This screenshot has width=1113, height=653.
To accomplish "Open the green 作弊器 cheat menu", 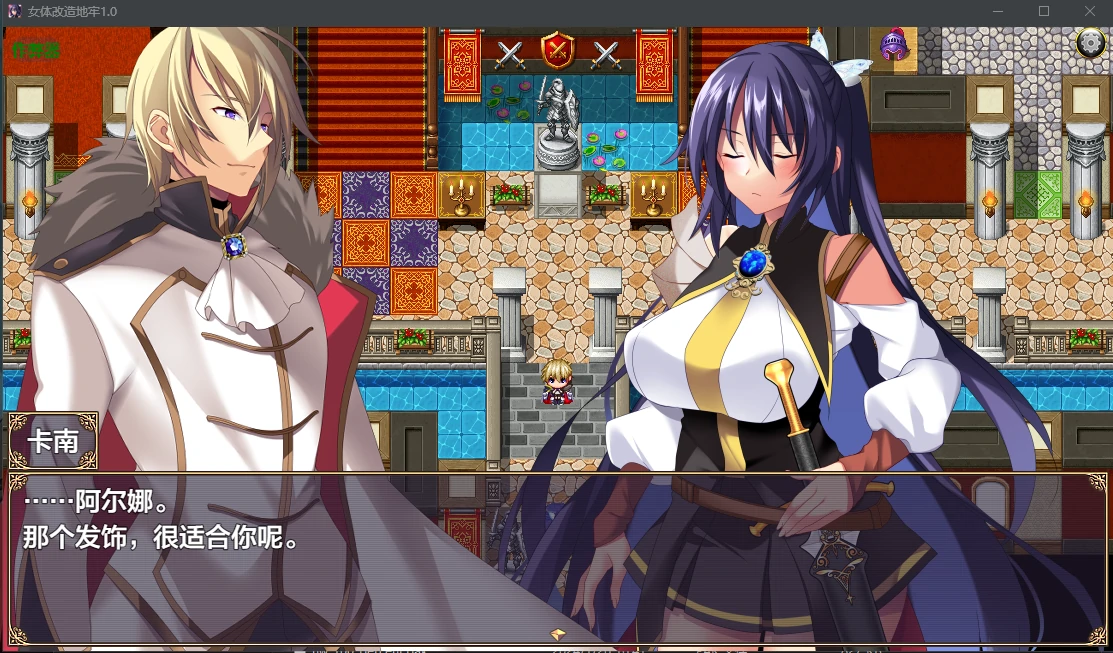I will 36,47.
